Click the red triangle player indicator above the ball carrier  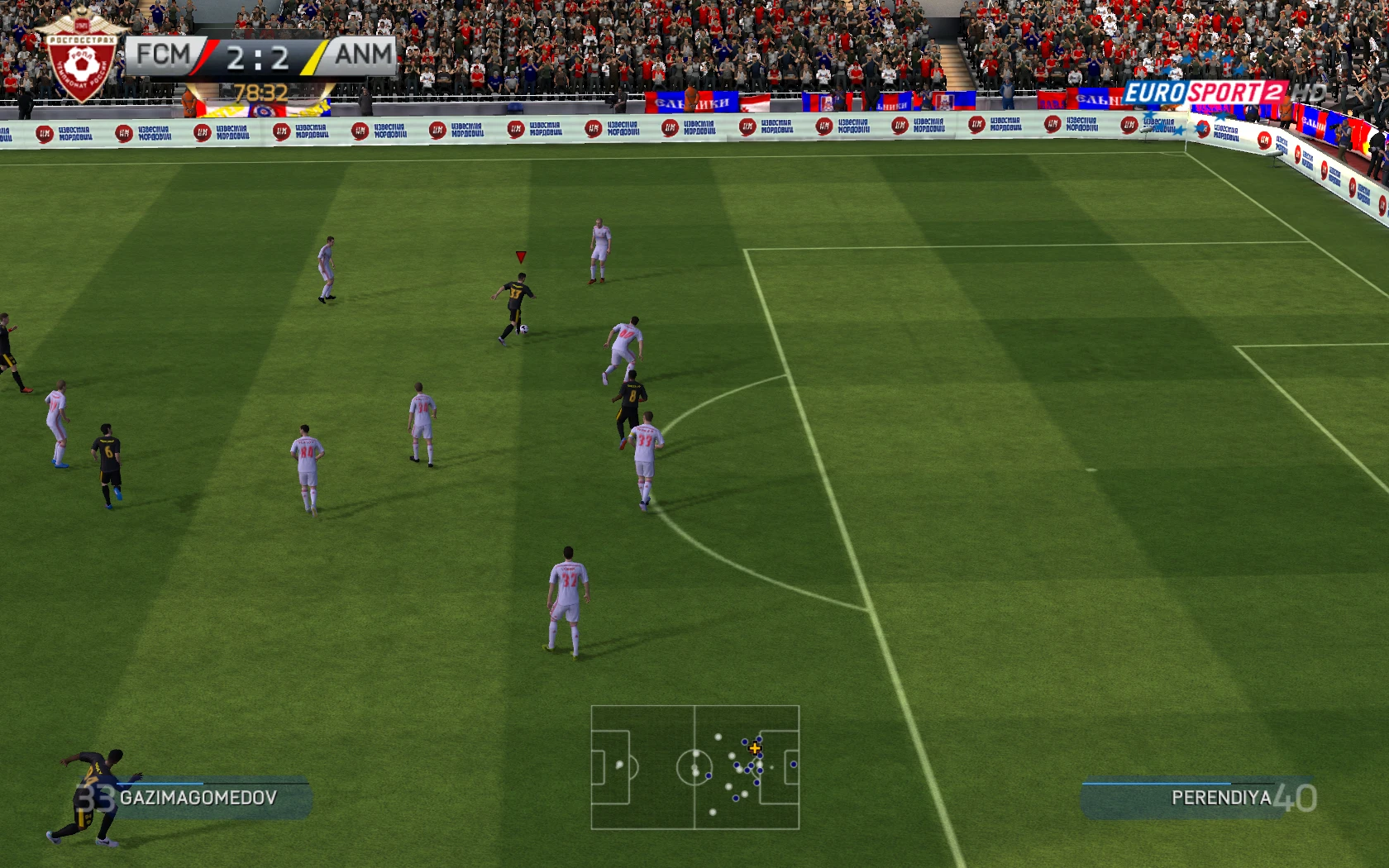click(519, 255)
